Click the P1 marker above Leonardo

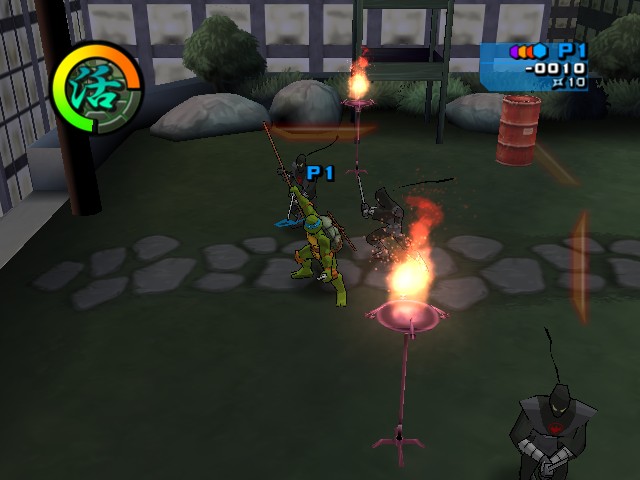click(x=320, y=173)
